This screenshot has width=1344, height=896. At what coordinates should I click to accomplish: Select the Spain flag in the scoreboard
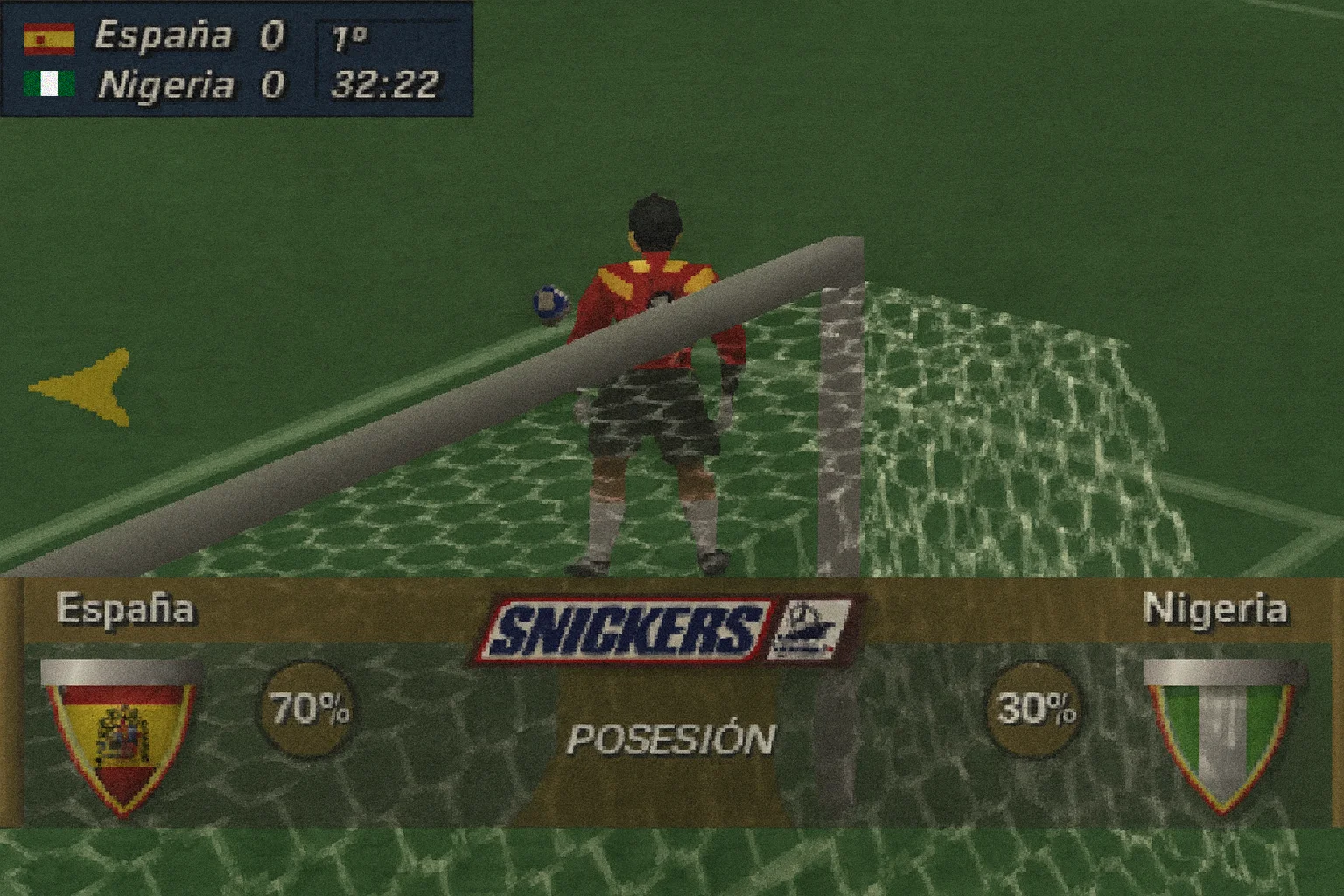pos(49,38)
